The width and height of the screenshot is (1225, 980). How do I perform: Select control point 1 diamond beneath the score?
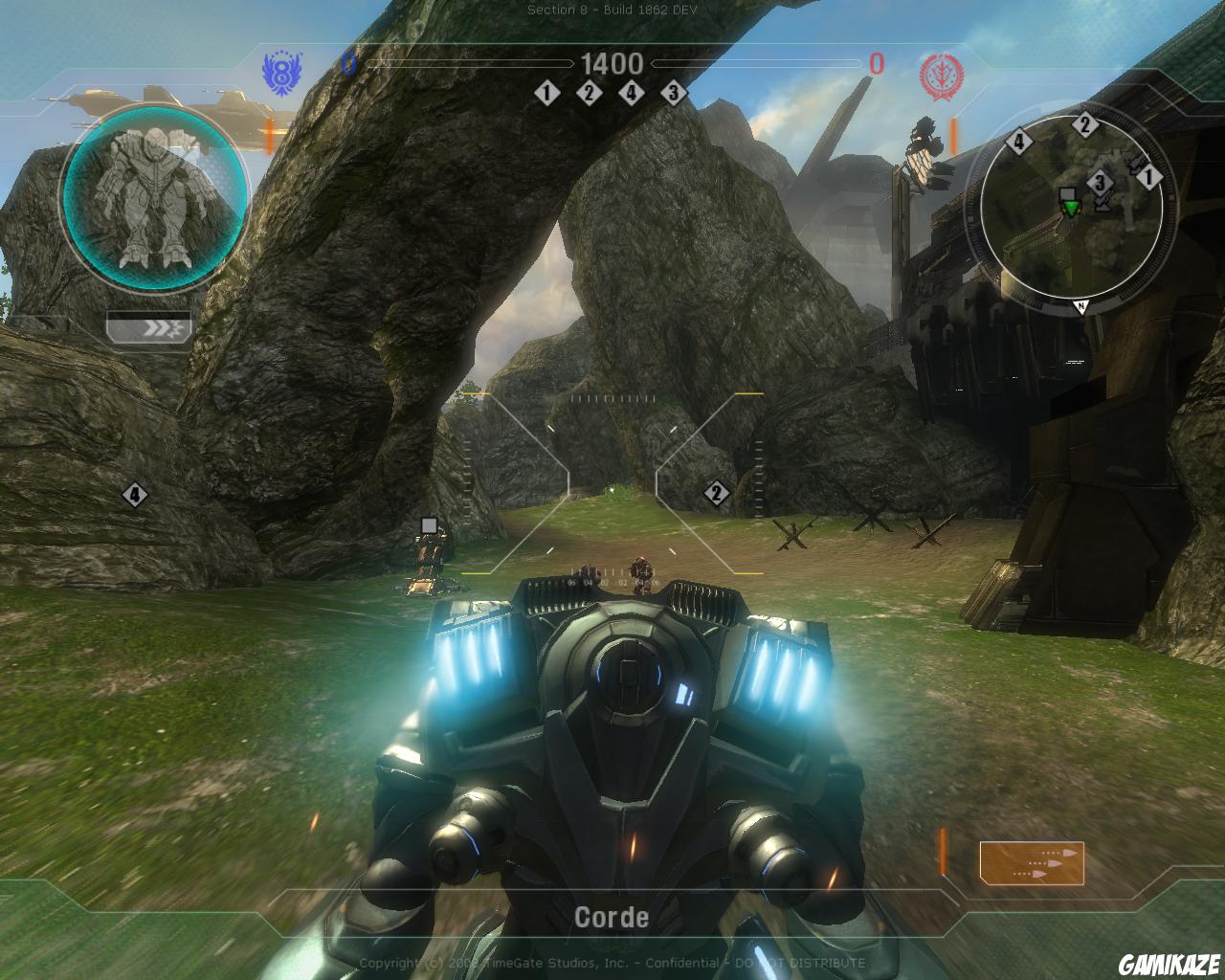546,93
